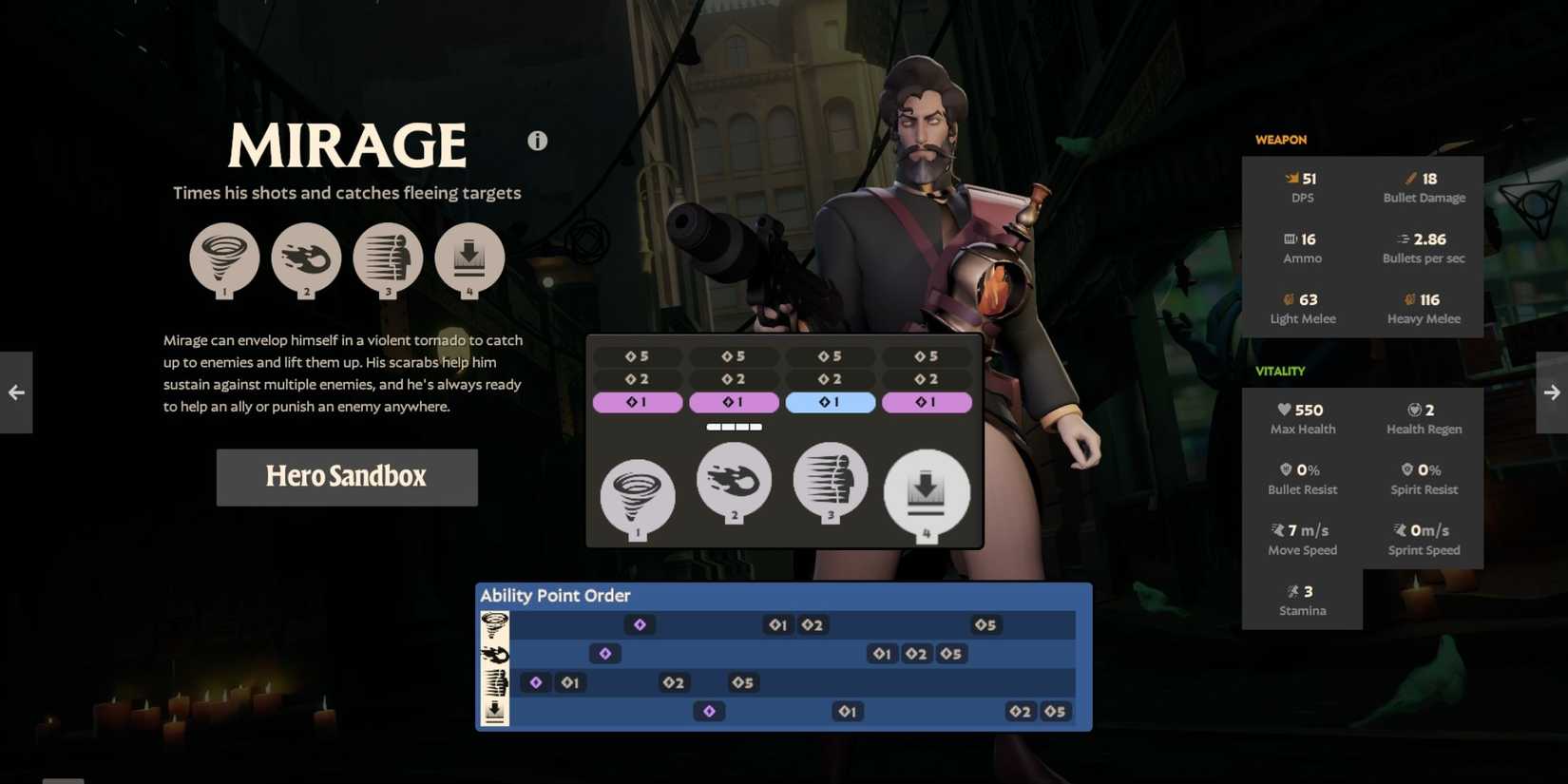The width and height of the screenshot is (1568, 784).
Task: Toggle the tier-2 upgrade slot for Fire Scarabs
Action: tap(734, 378)
